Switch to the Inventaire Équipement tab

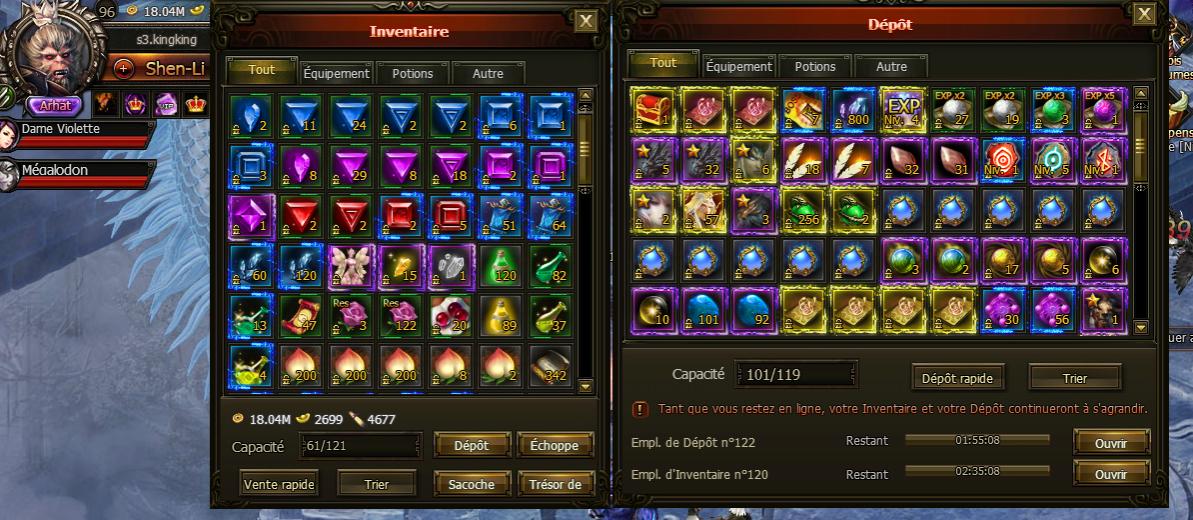[337, 73]
